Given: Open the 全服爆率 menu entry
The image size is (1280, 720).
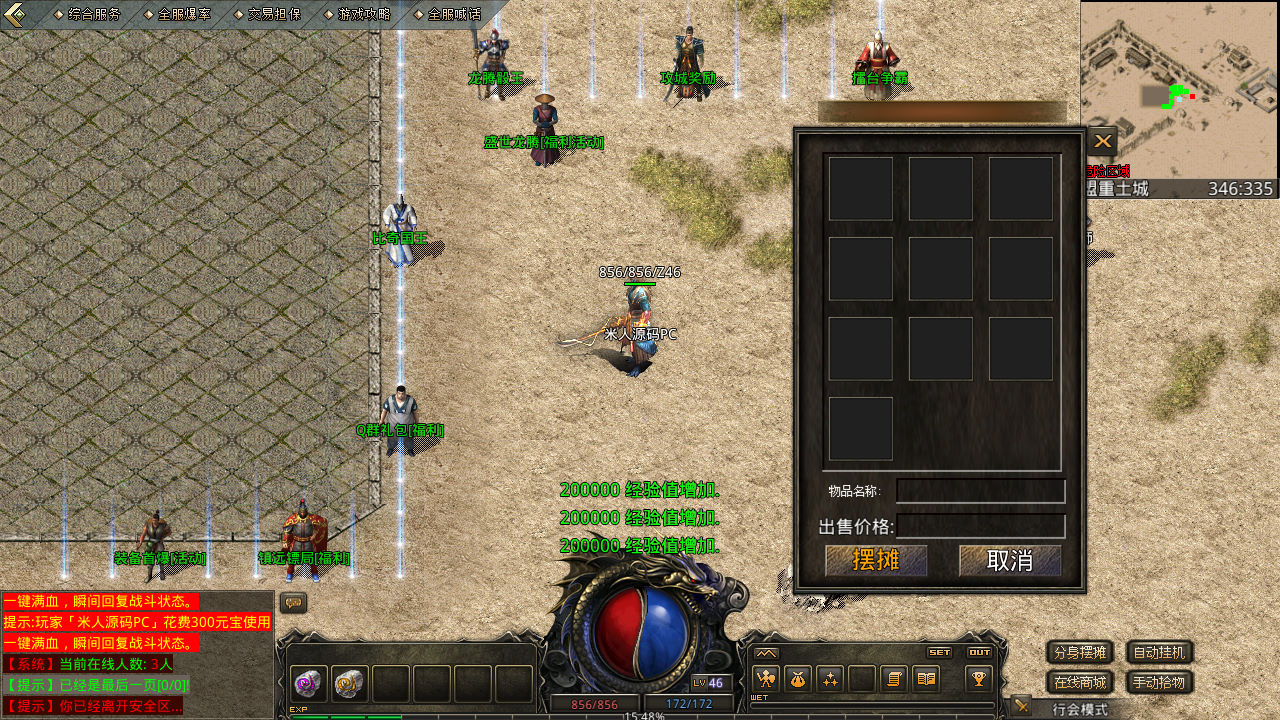Looking at the screenshot, I should tap(183, 14).
